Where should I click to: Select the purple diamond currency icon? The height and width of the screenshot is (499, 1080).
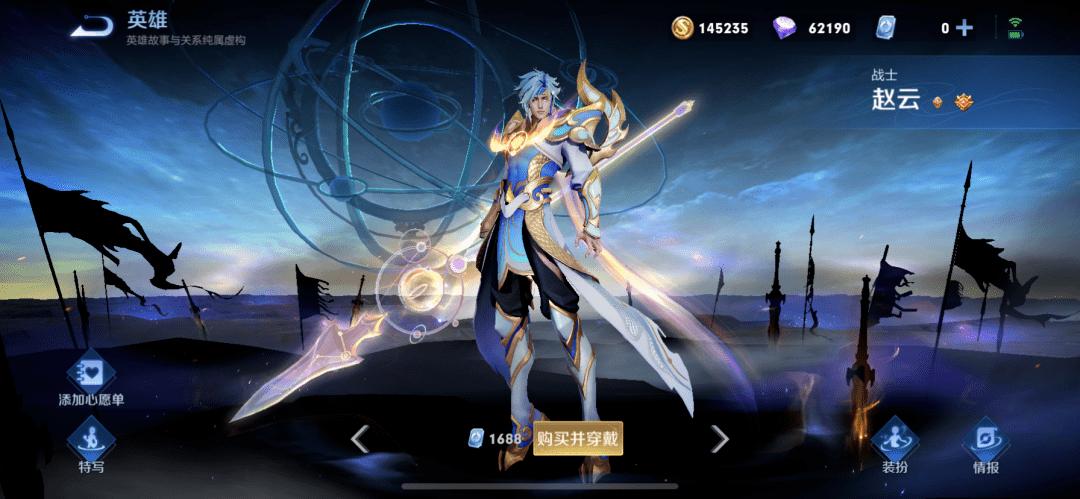[x=785, y=28]
